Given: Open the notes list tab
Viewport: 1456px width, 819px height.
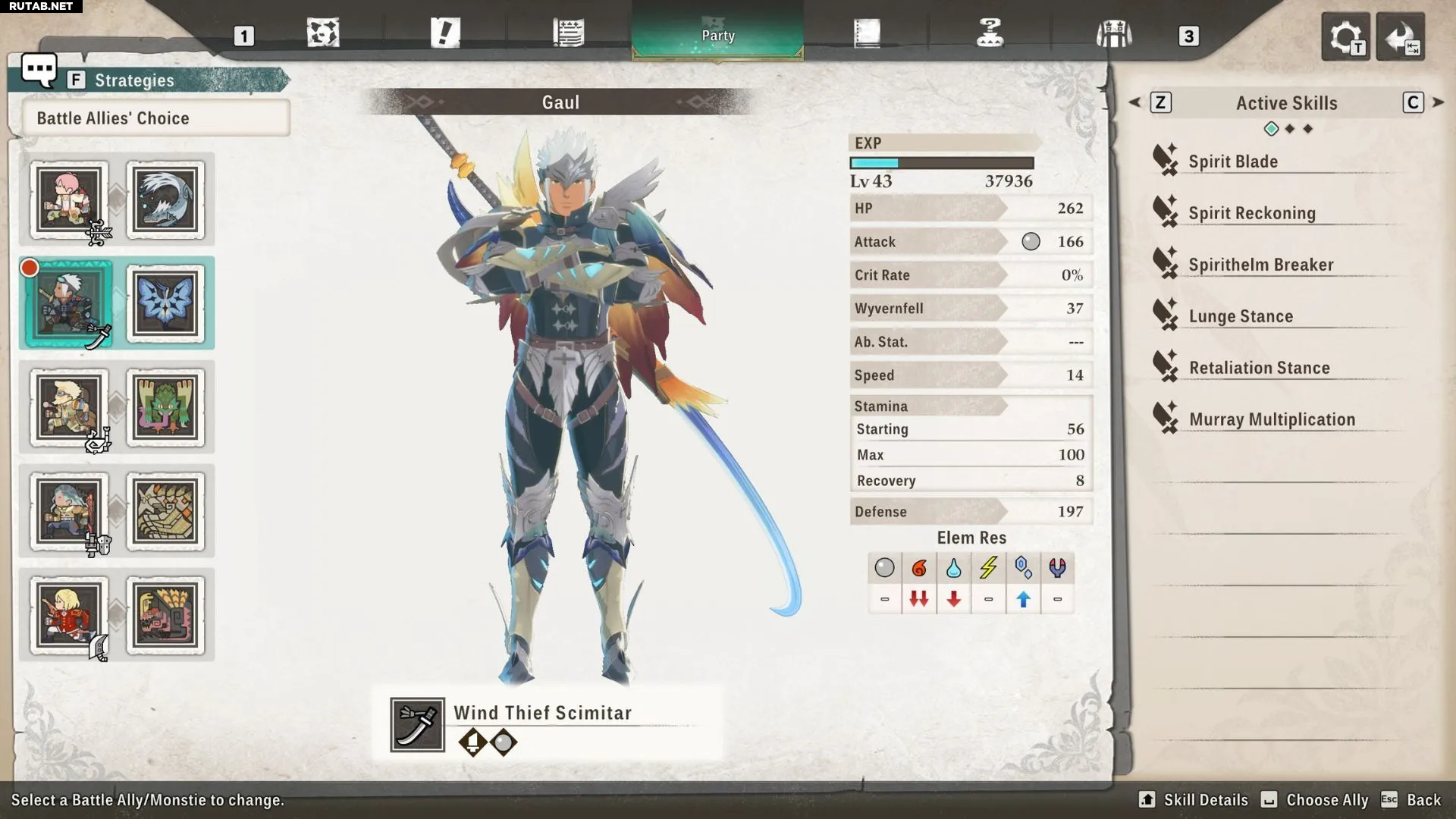Looking at the screenshot, I should (x=568, y=33).
